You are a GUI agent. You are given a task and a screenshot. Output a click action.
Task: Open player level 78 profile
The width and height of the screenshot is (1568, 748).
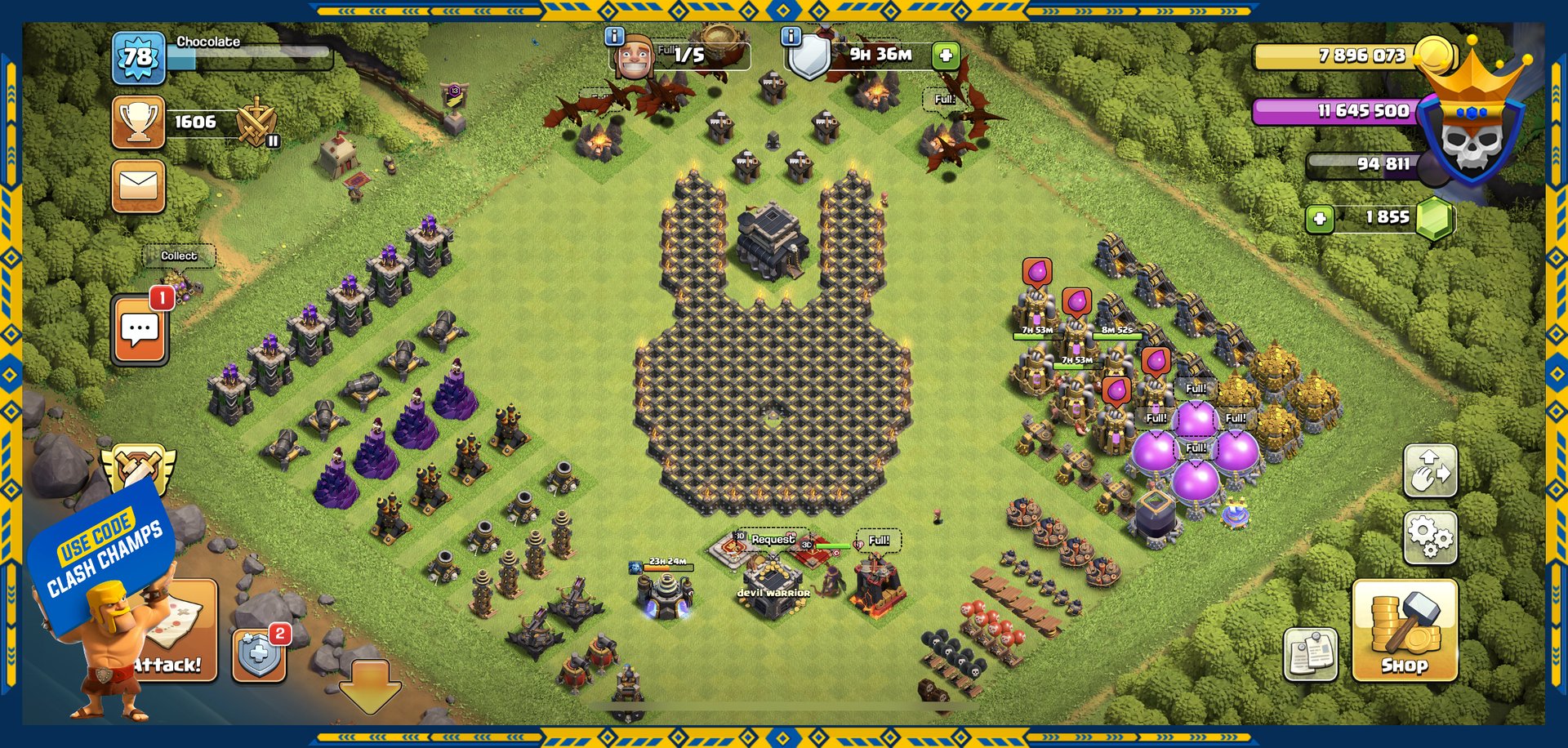point(138,57)
